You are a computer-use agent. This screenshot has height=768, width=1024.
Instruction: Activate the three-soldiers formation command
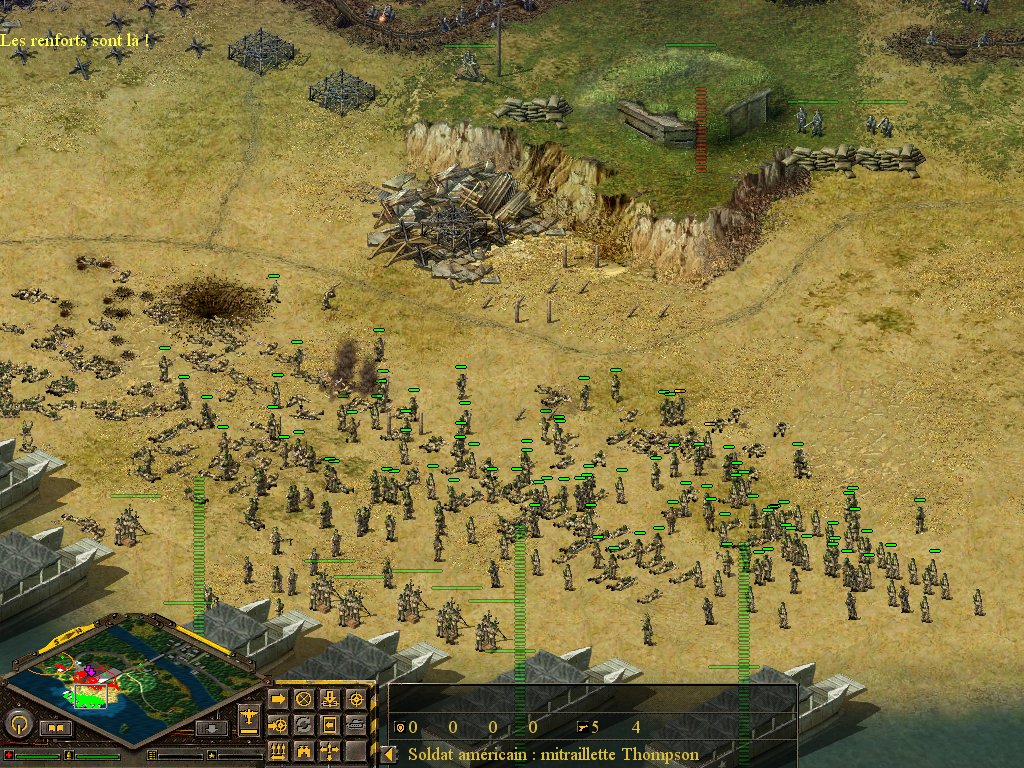(278, 750)
